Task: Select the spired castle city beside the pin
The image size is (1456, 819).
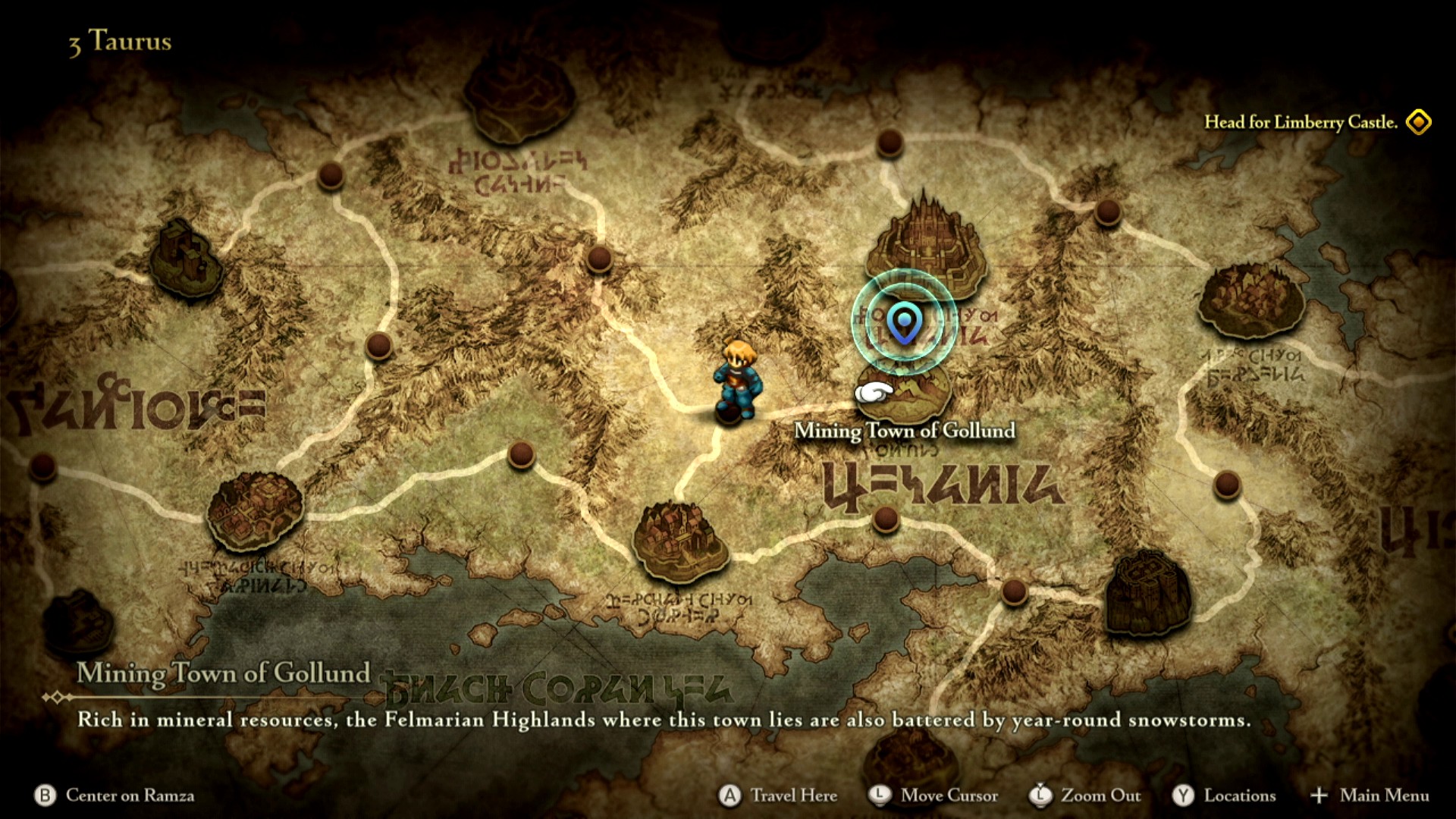Action: tap(927, 241)
